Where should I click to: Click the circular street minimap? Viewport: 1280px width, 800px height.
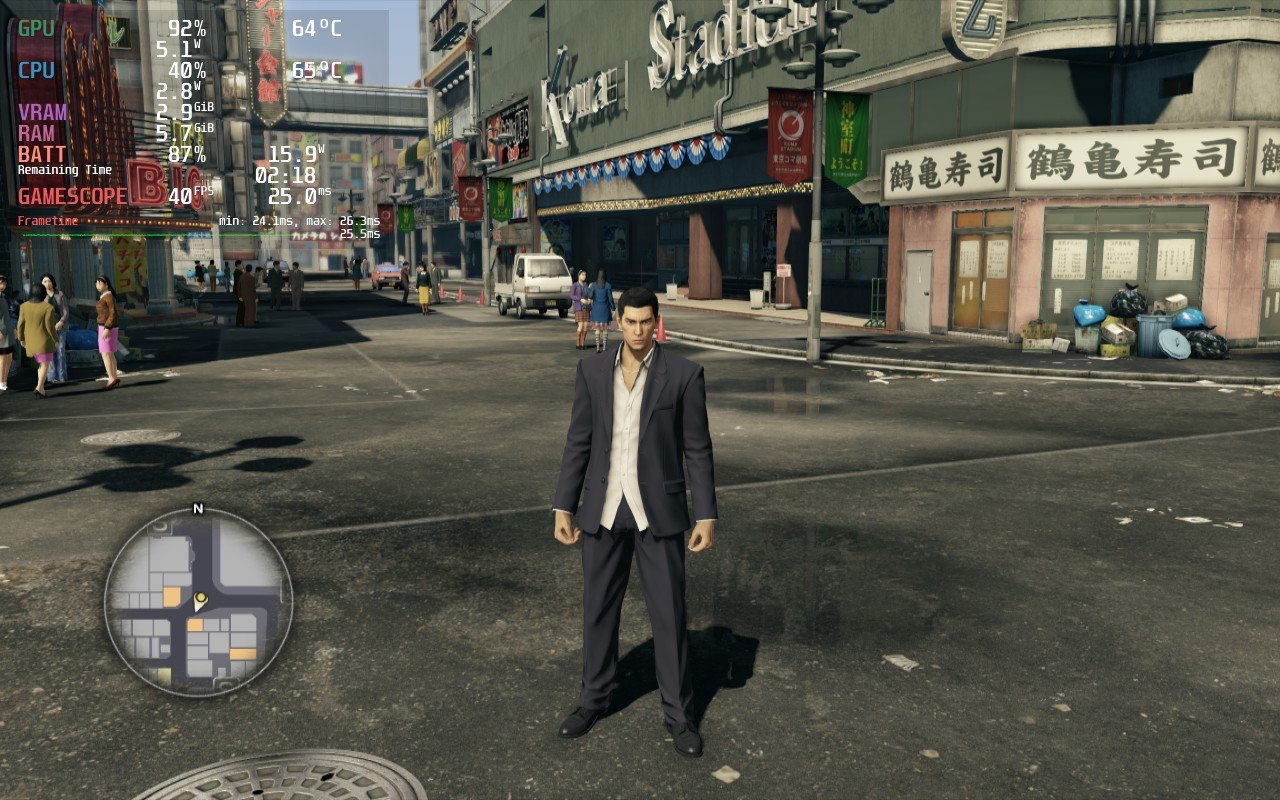198,602
